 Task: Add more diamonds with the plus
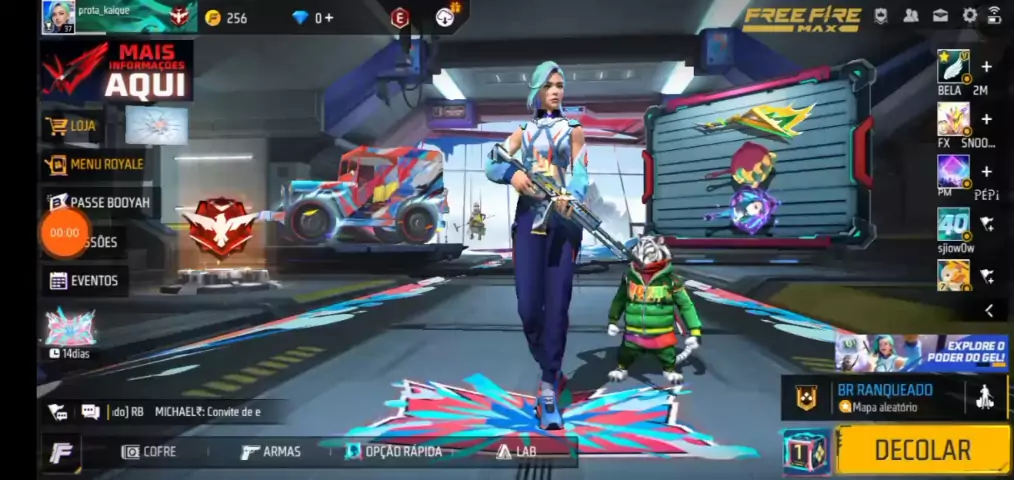[329, 18]
